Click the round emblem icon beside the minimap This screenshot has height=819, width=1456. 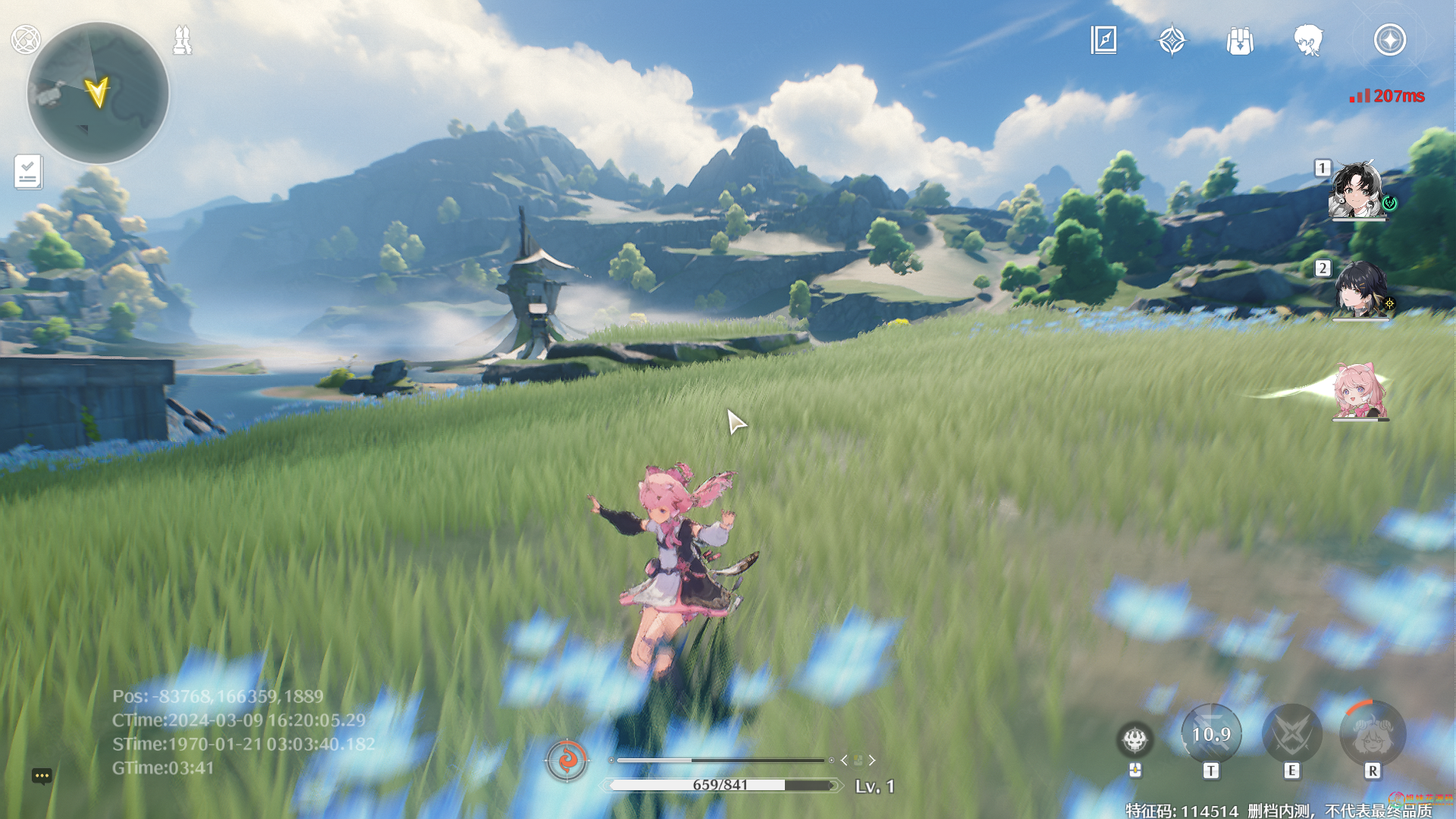[x=26, y=39]
